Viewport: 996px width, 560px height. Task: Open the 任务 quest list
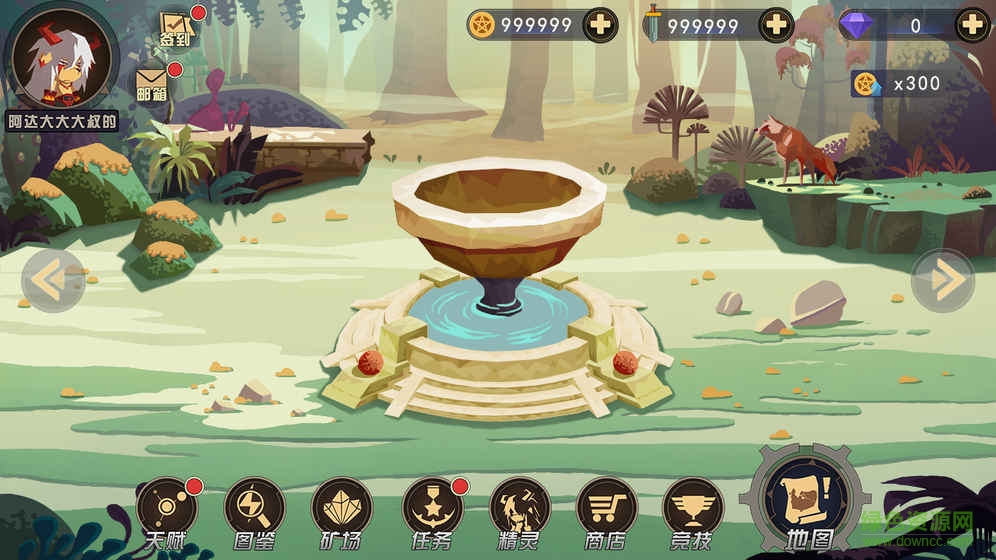pos(432,508)
